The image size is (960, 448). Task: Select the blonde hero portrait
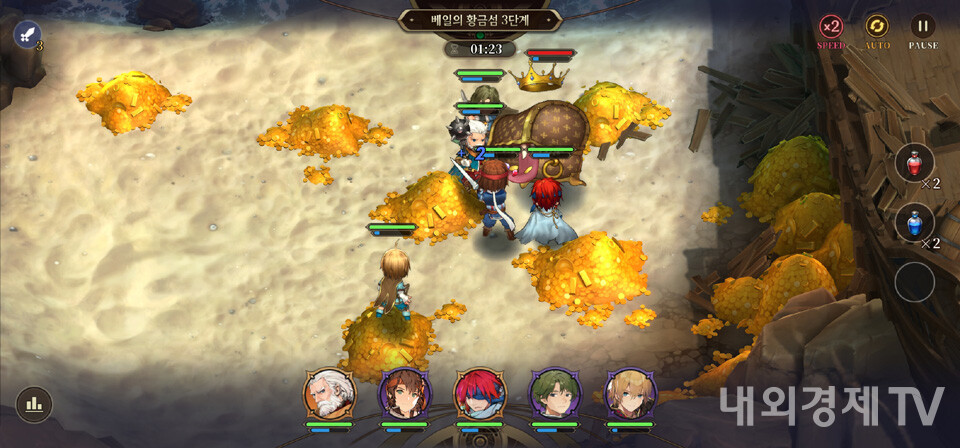click(631, 394)
